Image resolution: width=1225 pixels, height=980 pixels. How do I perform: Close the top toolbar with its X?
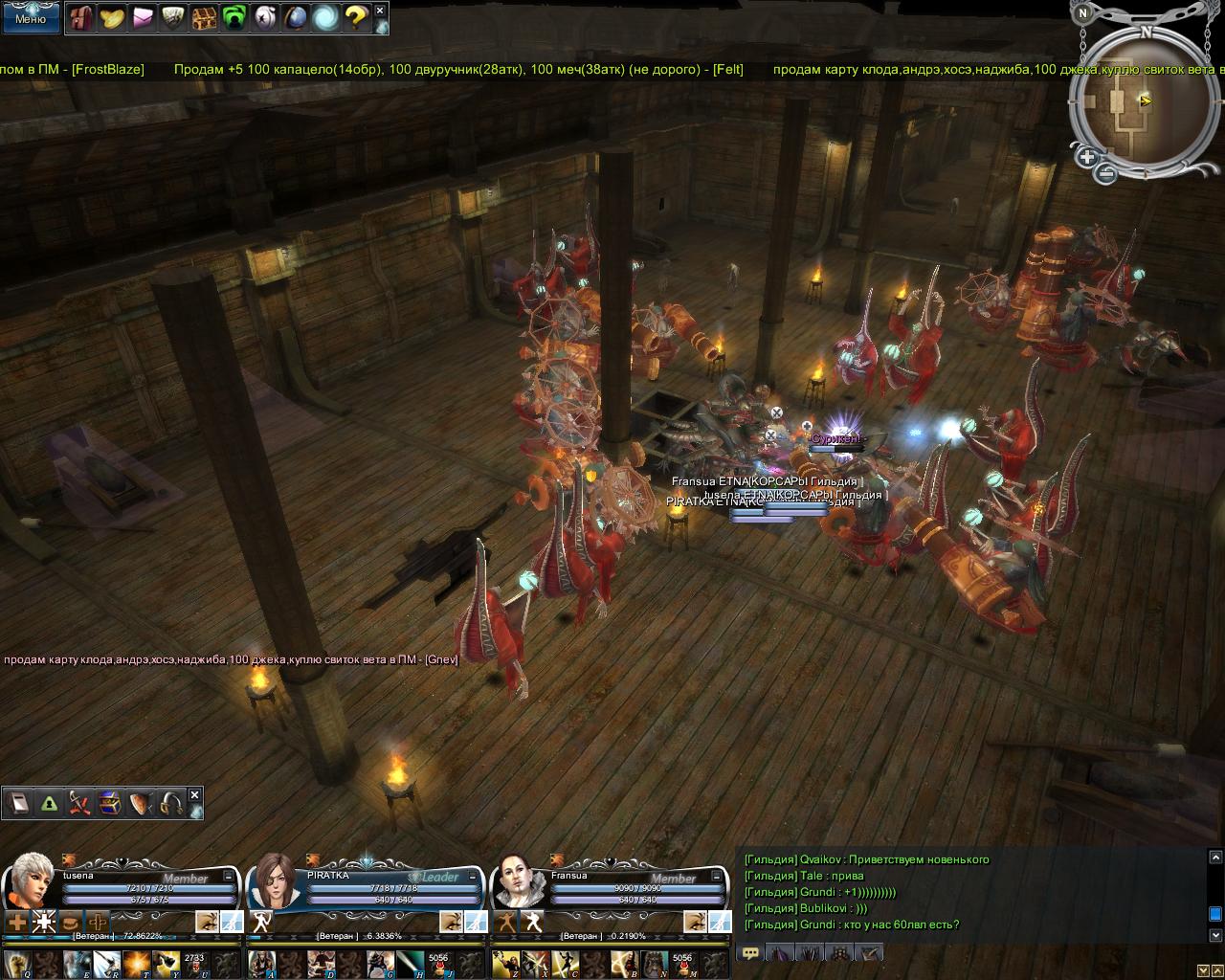click(x=381, y=11)
